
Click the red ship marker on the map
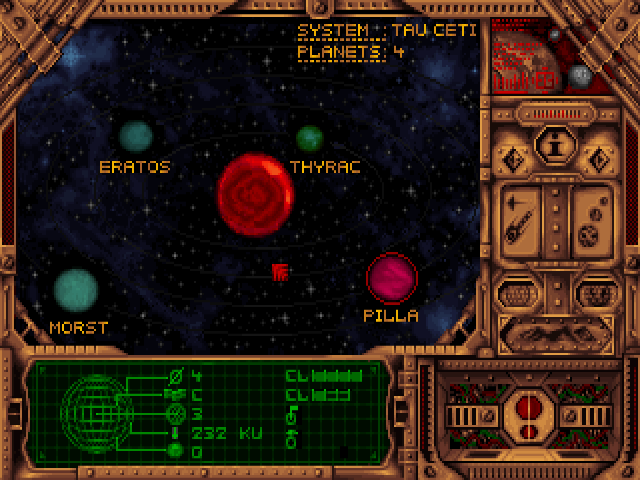coord(281,270)
